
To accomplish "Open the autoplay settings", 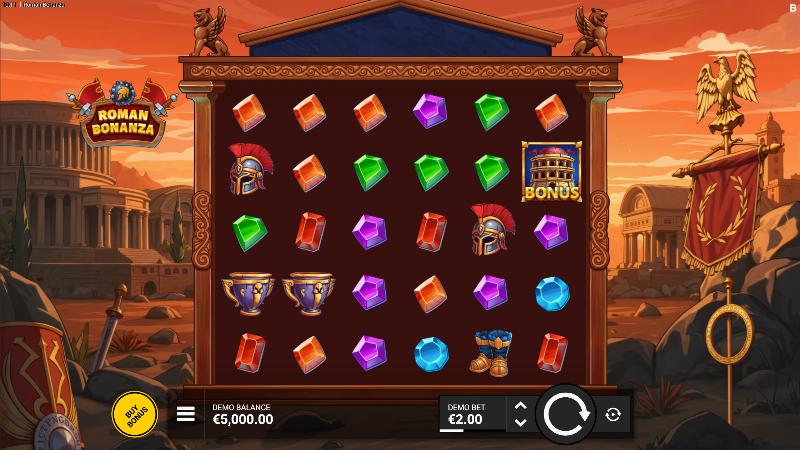I will 613,414.
